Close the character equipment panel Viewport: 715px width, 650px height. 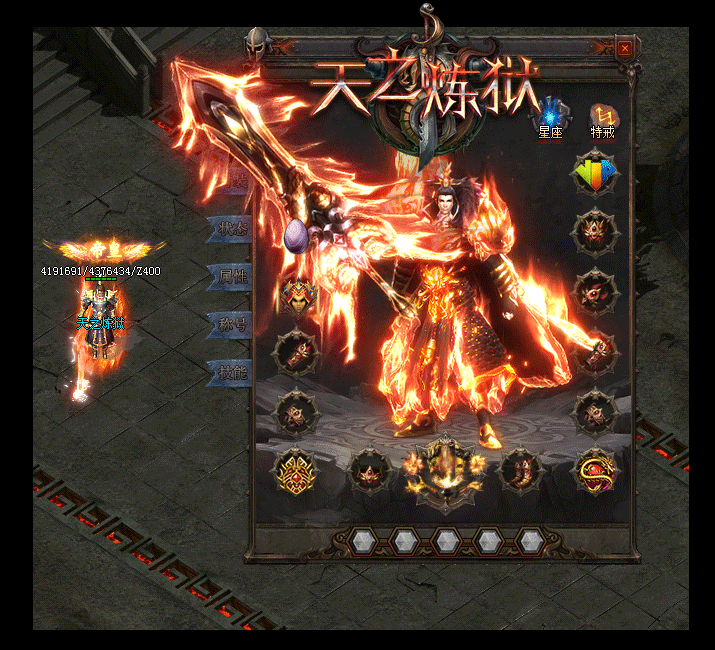click(x=625, y=48)
